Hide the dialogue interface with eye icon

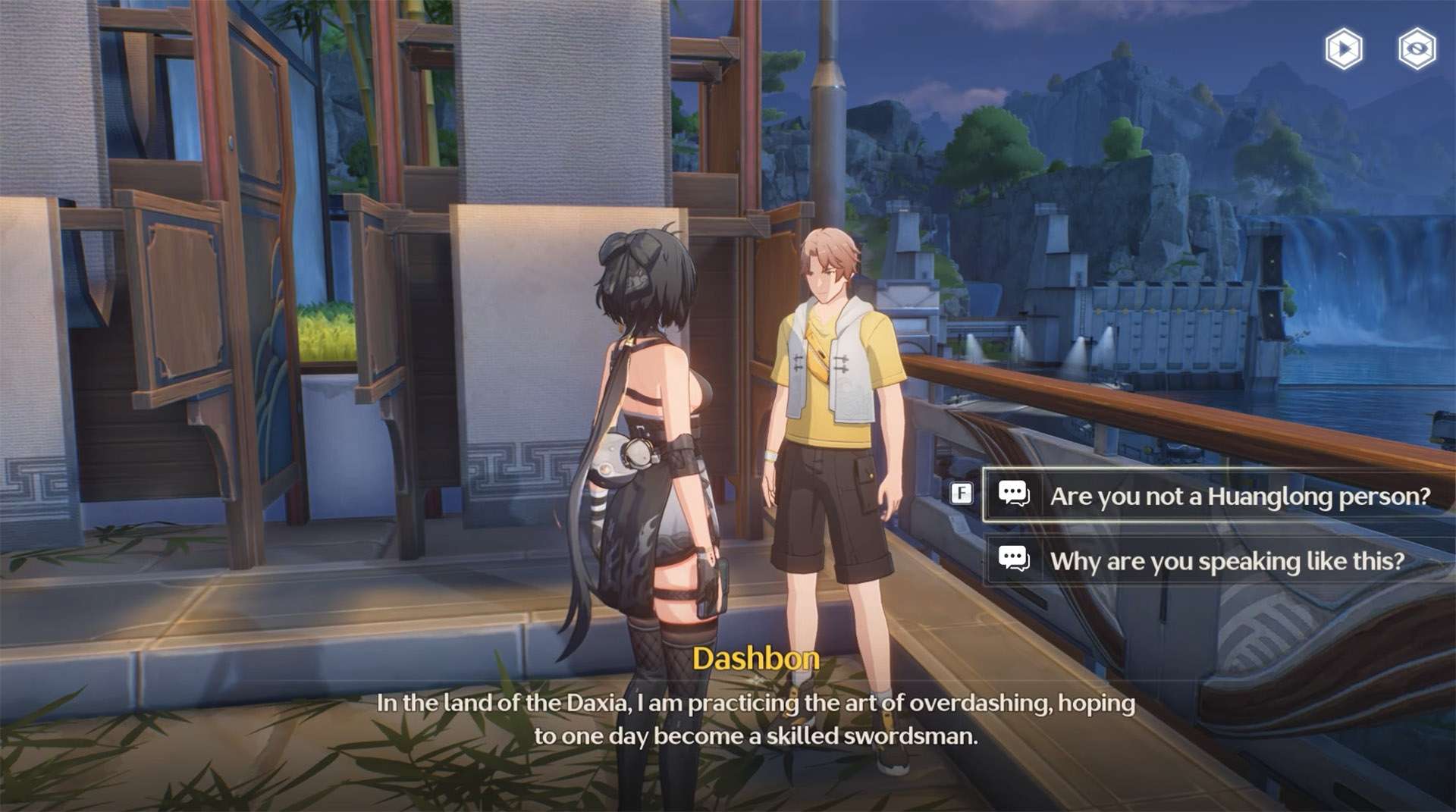(1417, 50)
